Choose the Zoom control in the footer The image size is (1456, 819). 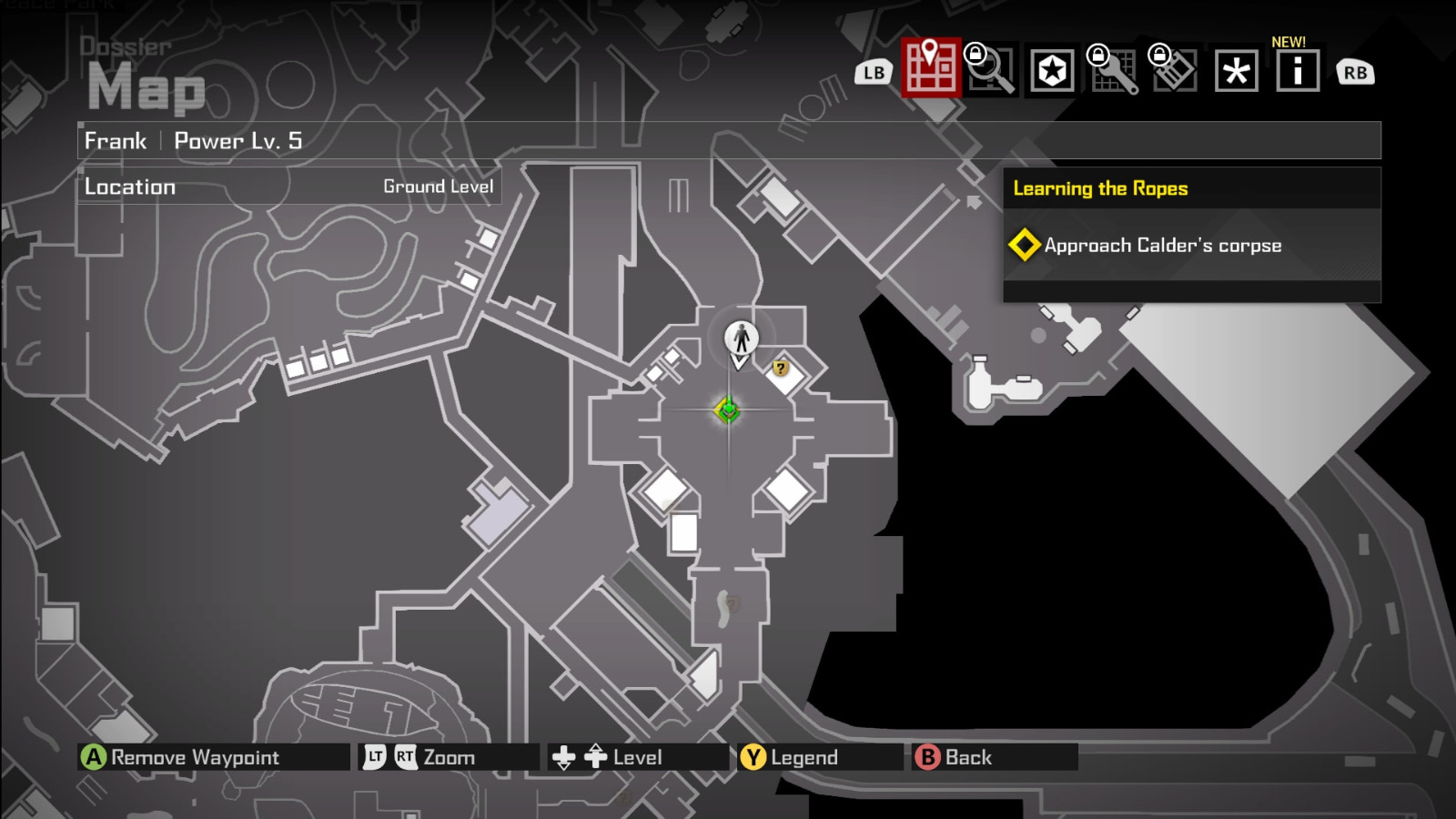(448, 757)
